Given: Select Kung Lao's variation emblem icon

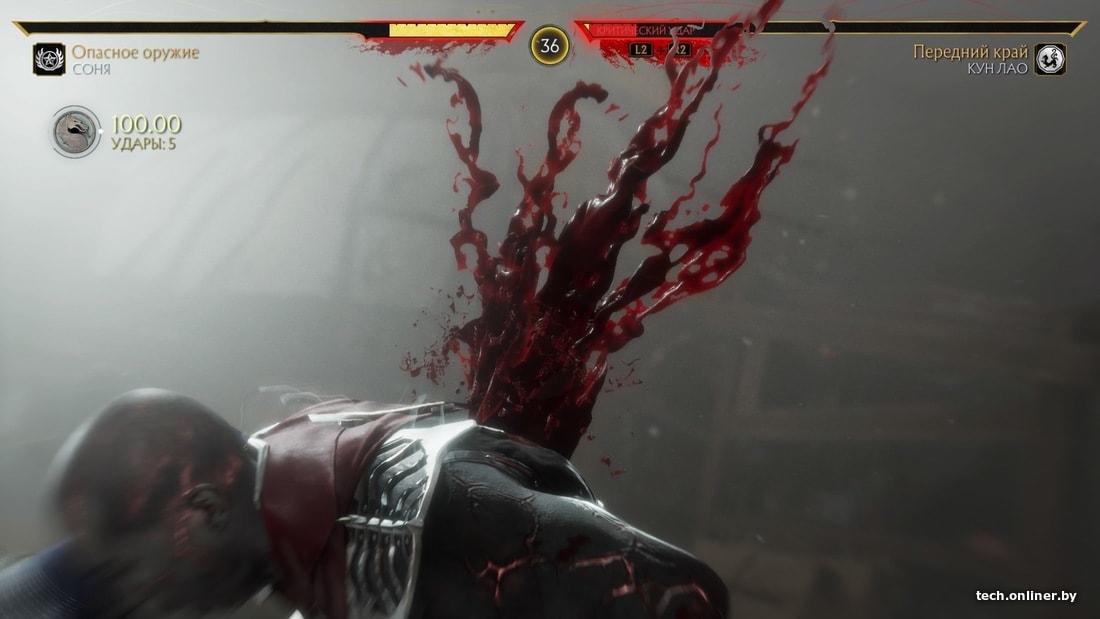Looking at the screenshot, I should pos(1050,59).
